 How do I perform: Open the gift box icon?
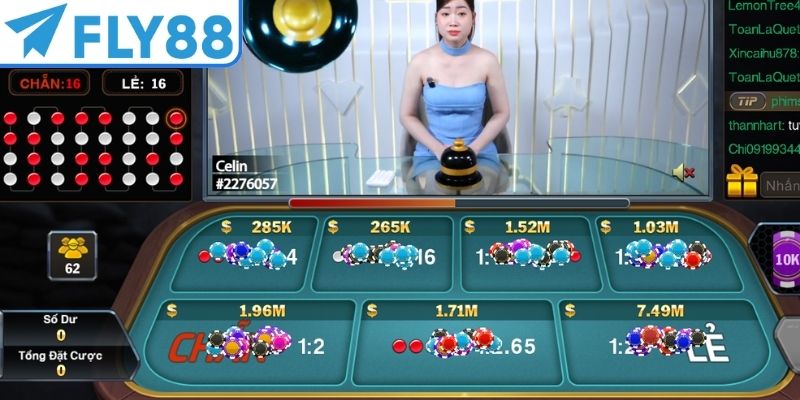[x=742, y=182]
